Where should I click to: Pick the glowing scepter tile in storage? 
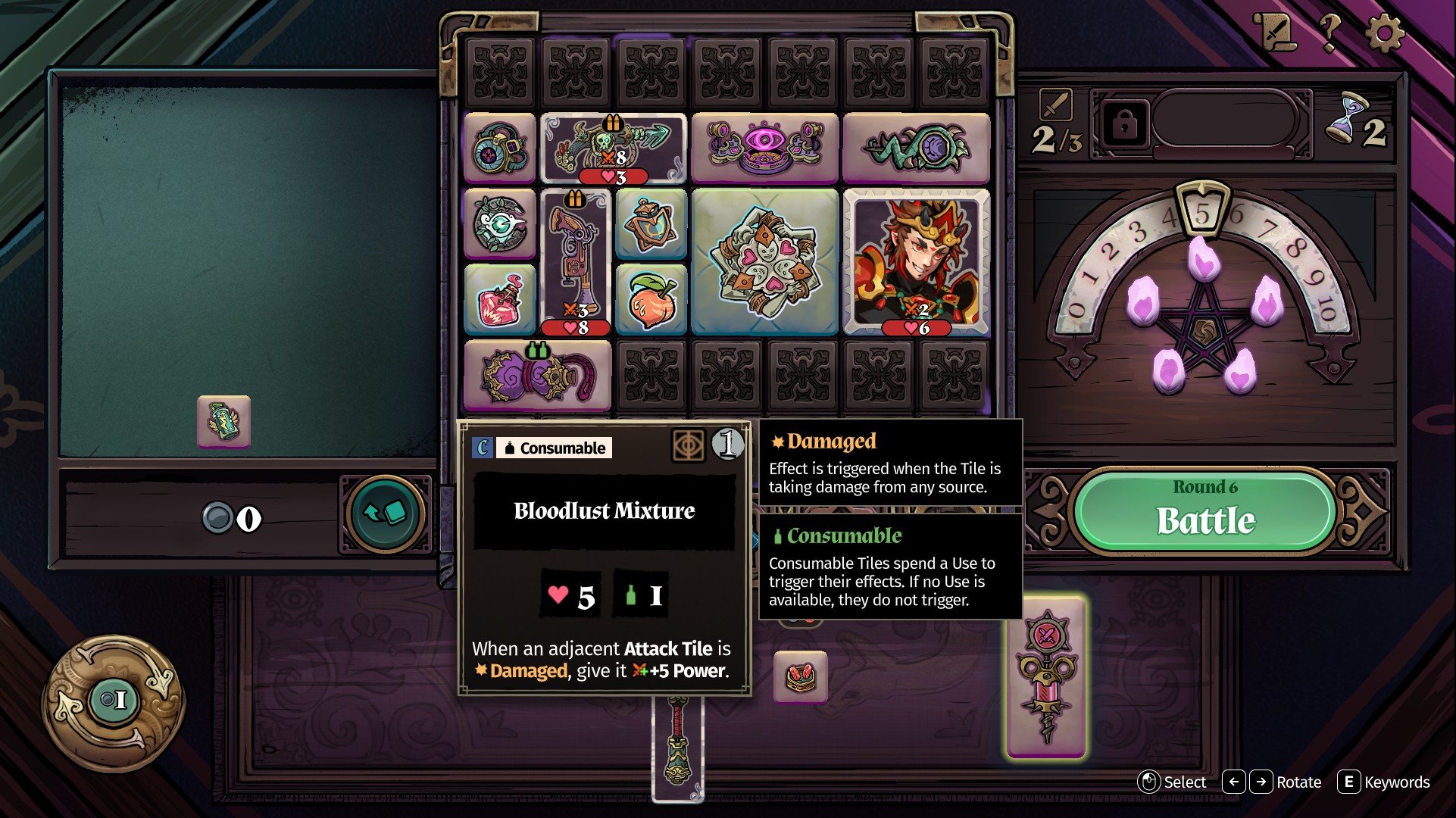point(1046,676)
